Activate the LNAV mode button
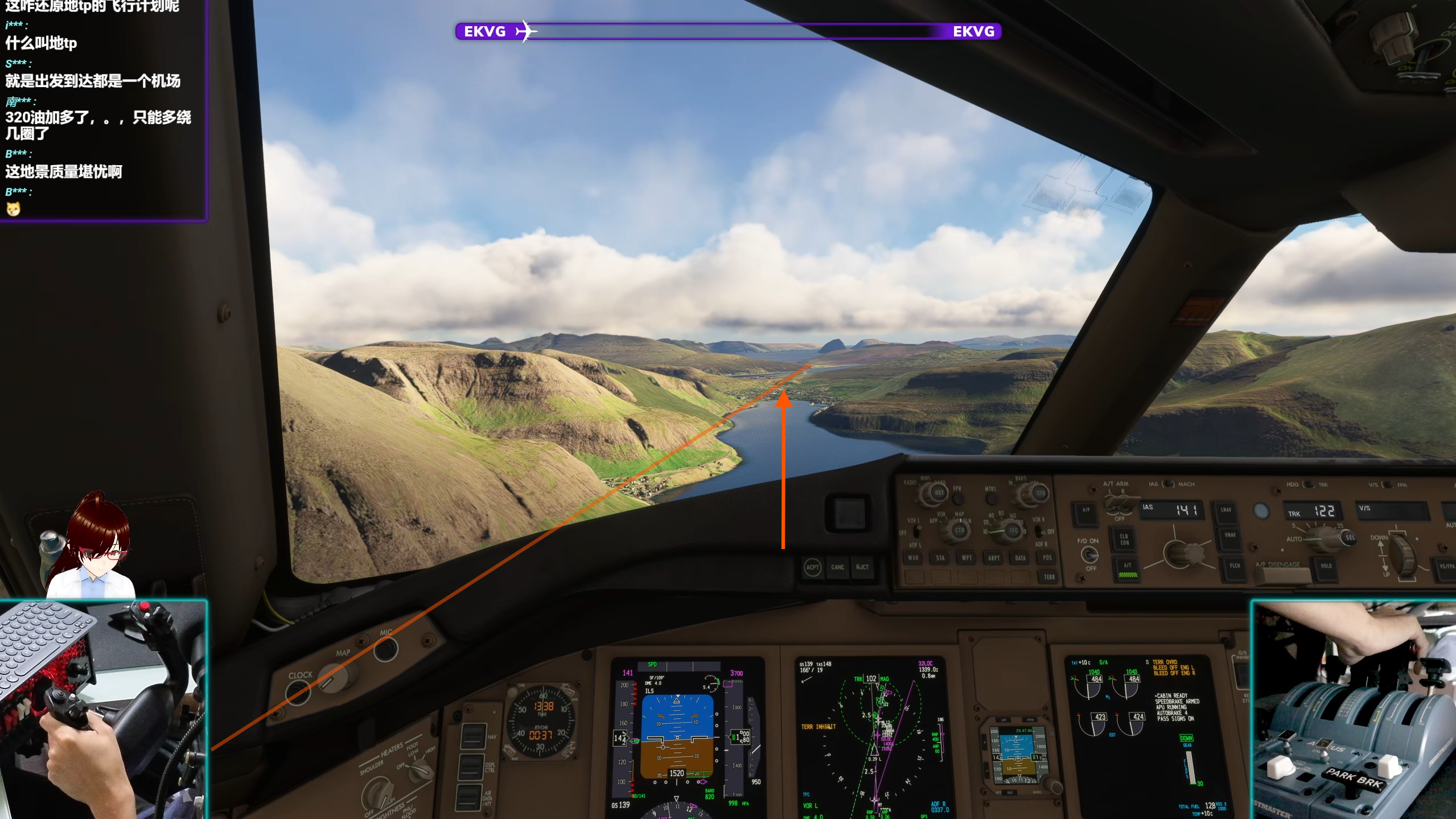Viewport: 1456px width, 819px height. [x=1225, y=510]
